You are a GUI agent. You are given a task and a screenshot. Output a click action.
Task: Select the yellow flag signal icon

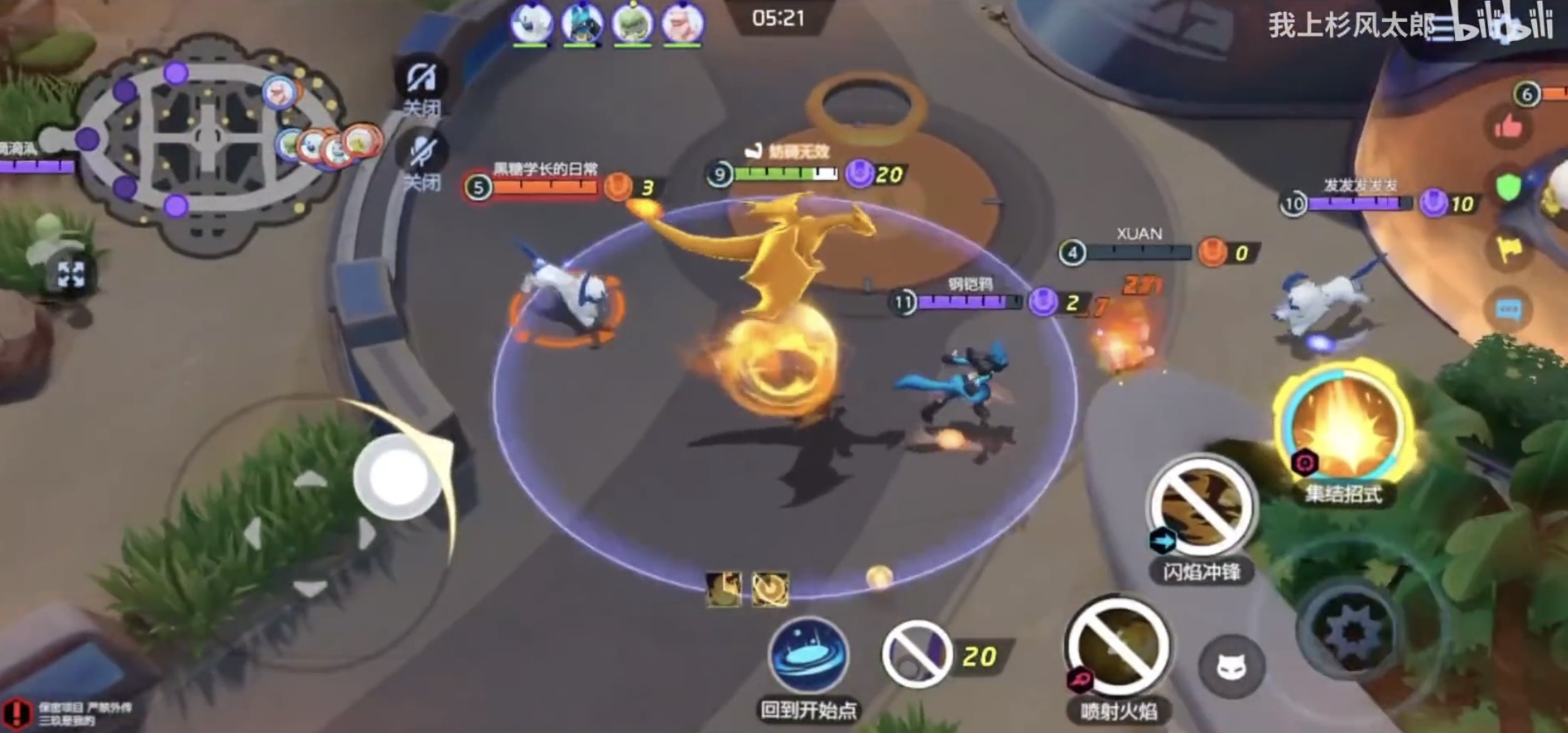(1508, 249)
